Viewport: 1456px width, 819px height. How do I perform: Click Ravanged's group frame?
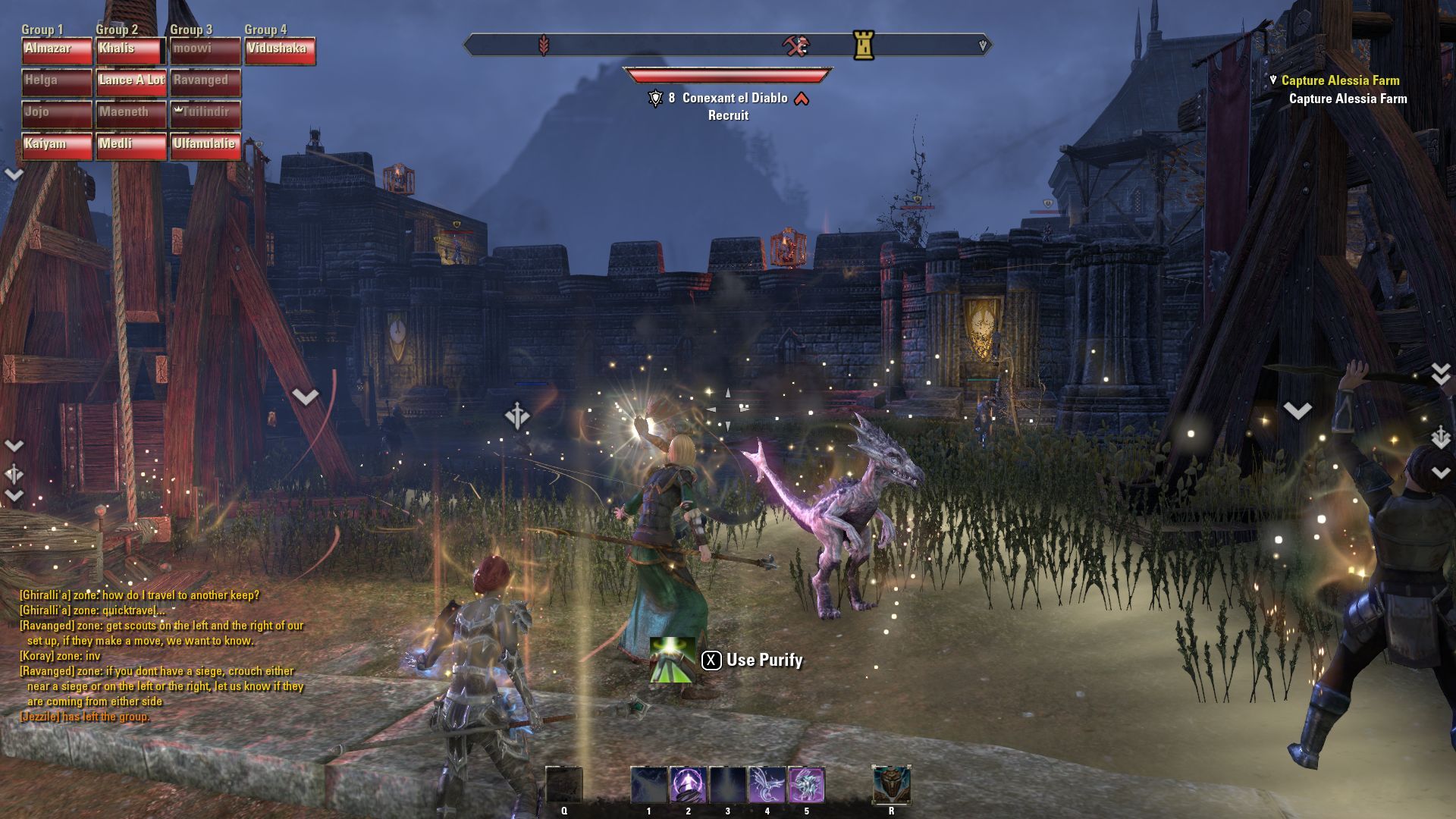[x=206, y=83]
